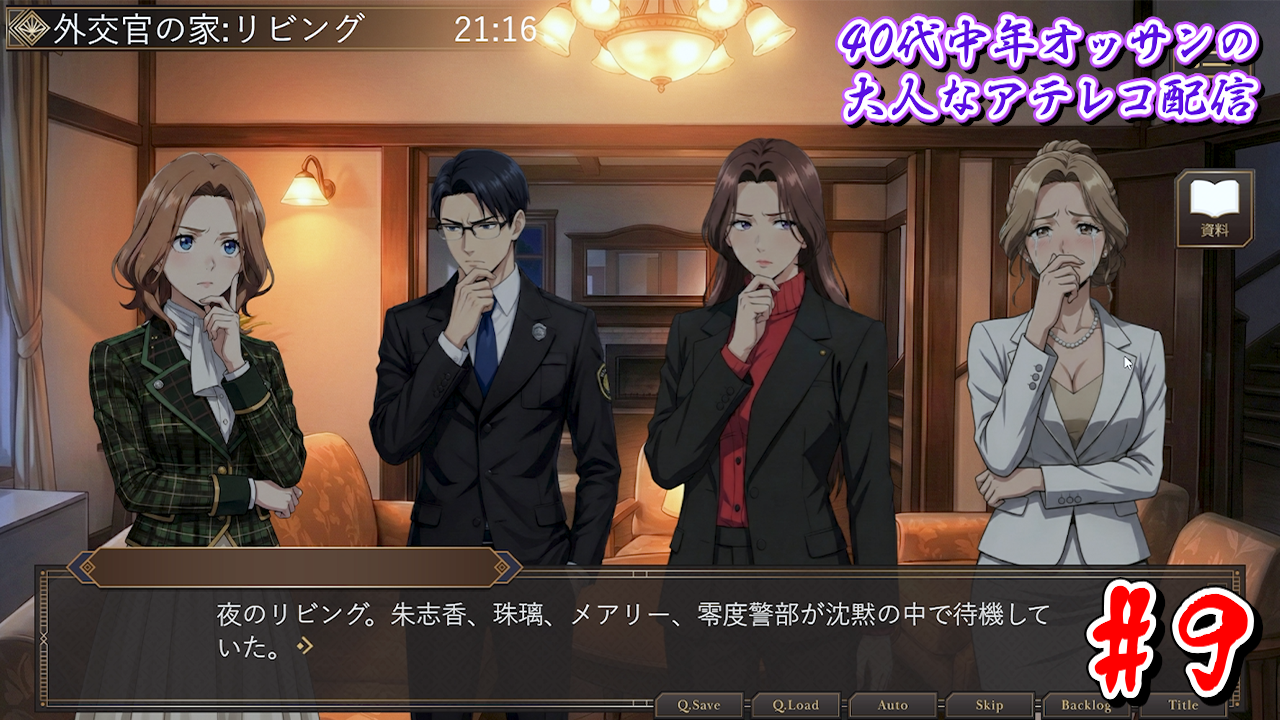Click the Q.Save button

coord(697,705)
